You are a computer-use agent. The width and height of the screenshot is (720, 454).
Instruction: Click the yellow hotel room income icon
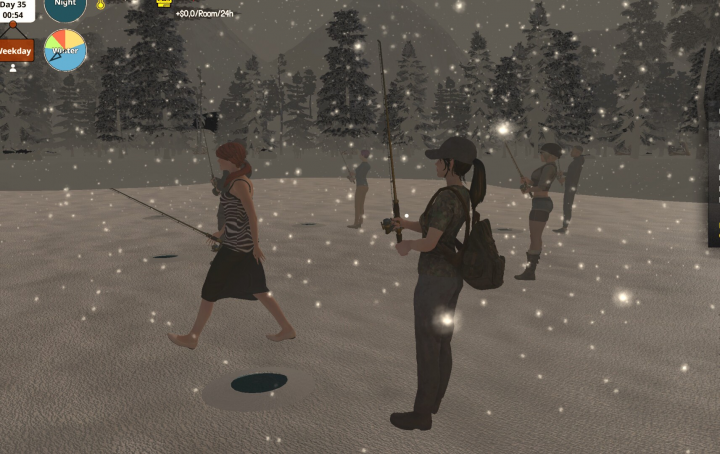(164, 3)
